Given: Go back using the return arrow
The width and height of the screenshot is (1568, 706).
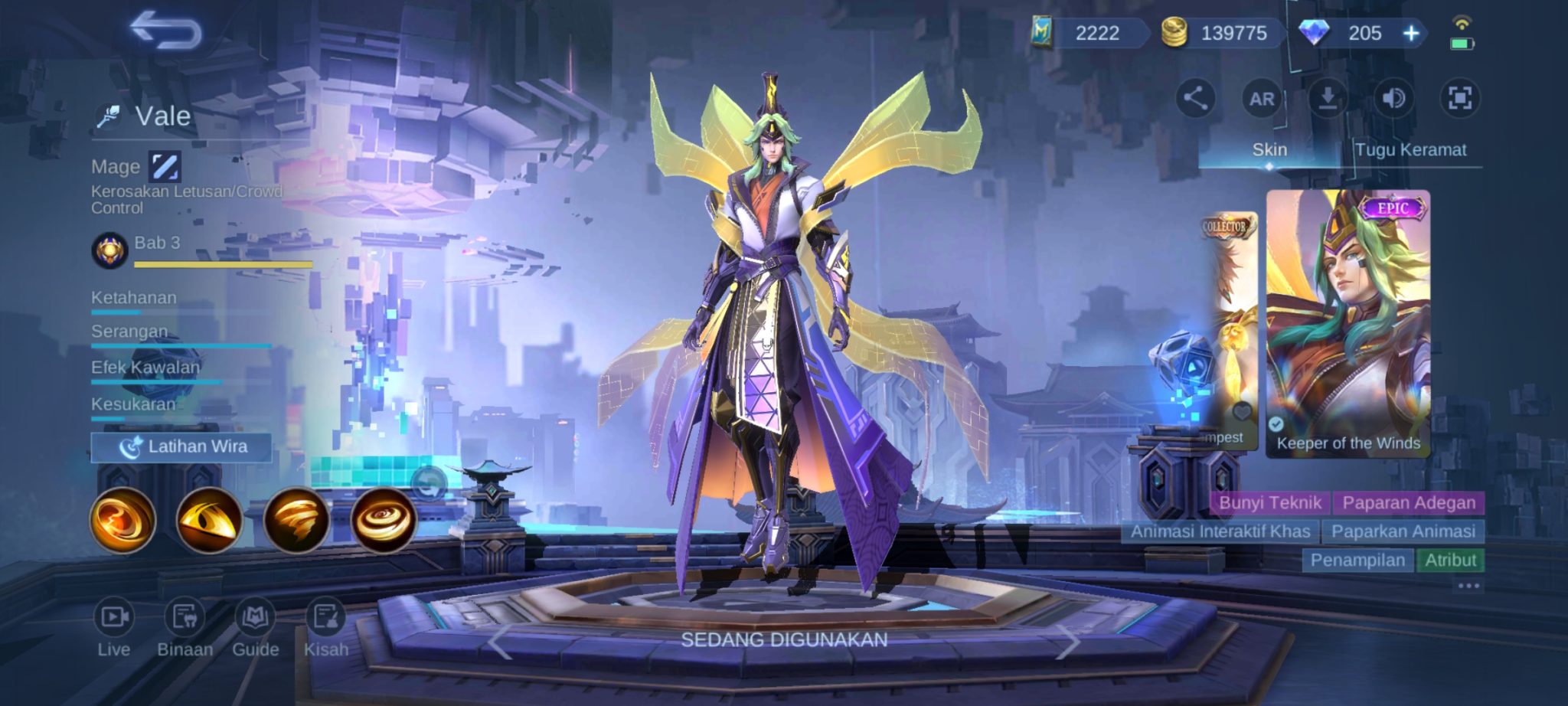Looking at the screenshot, I should click(x=165, y=31).
